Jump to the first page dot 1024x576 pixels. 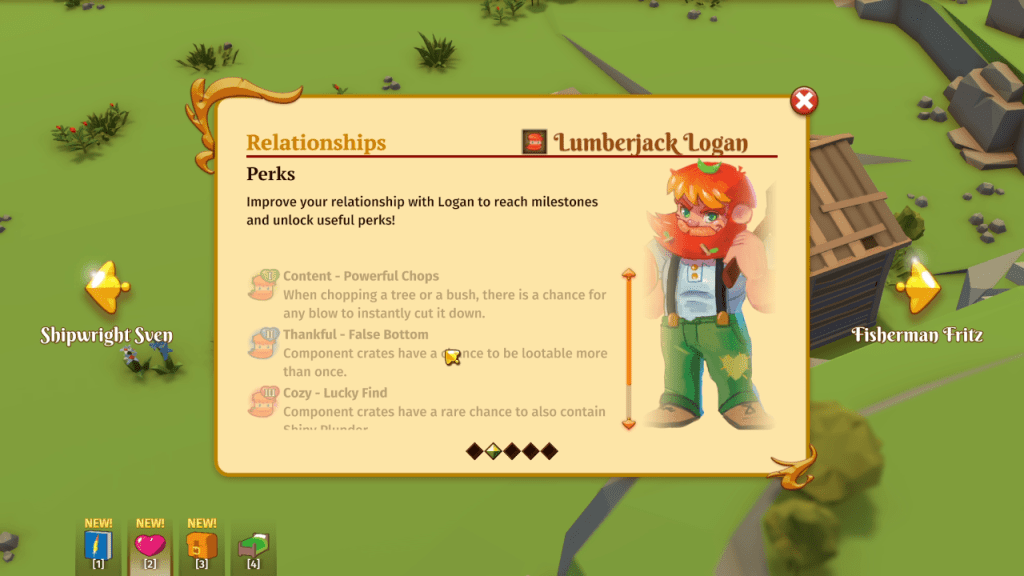pyautogui.click(x=475, y=451)
